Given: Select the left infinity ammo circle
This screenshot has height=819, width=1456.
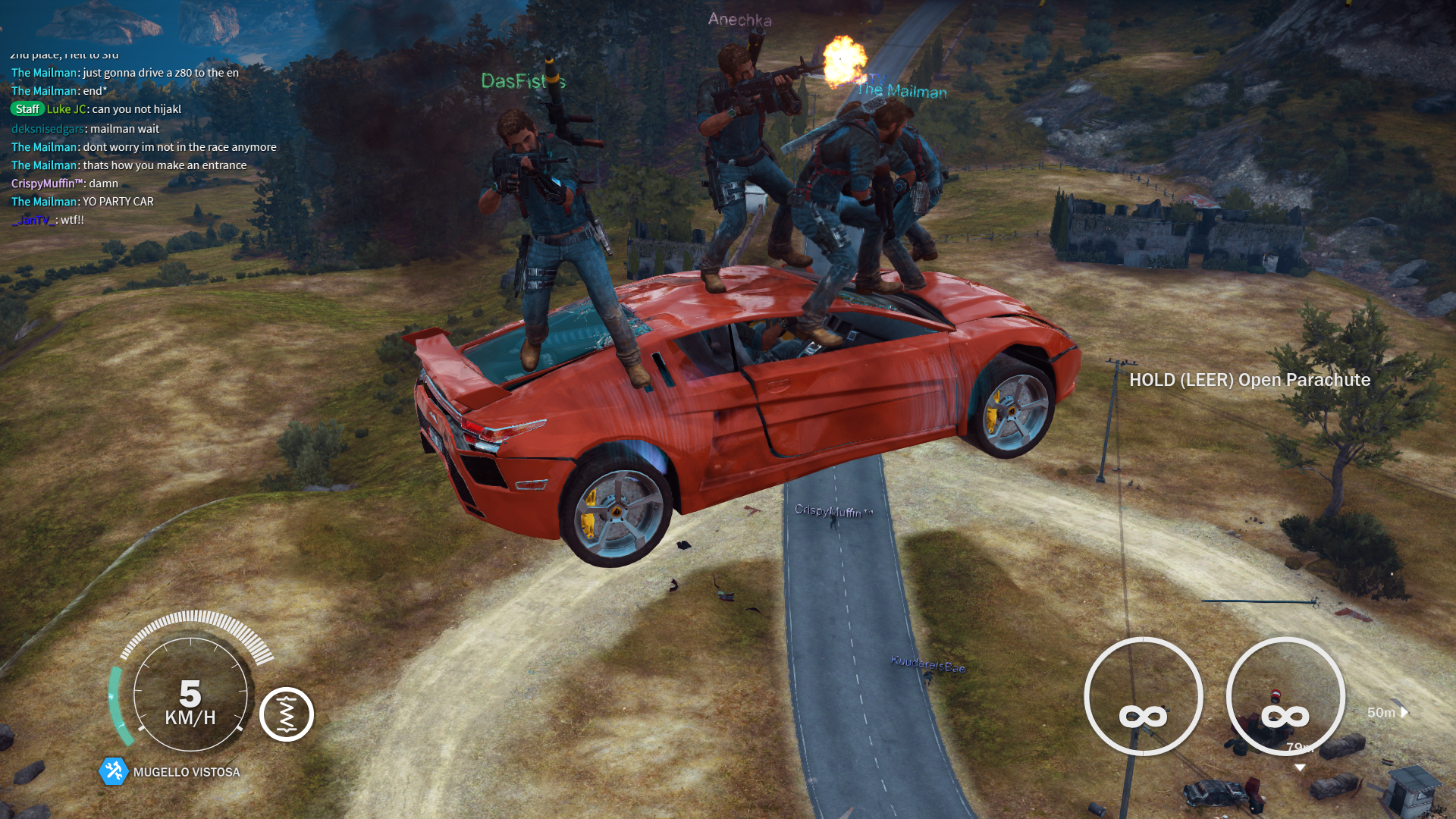Looking at the screenshot, I should [x=1143, y=696].
